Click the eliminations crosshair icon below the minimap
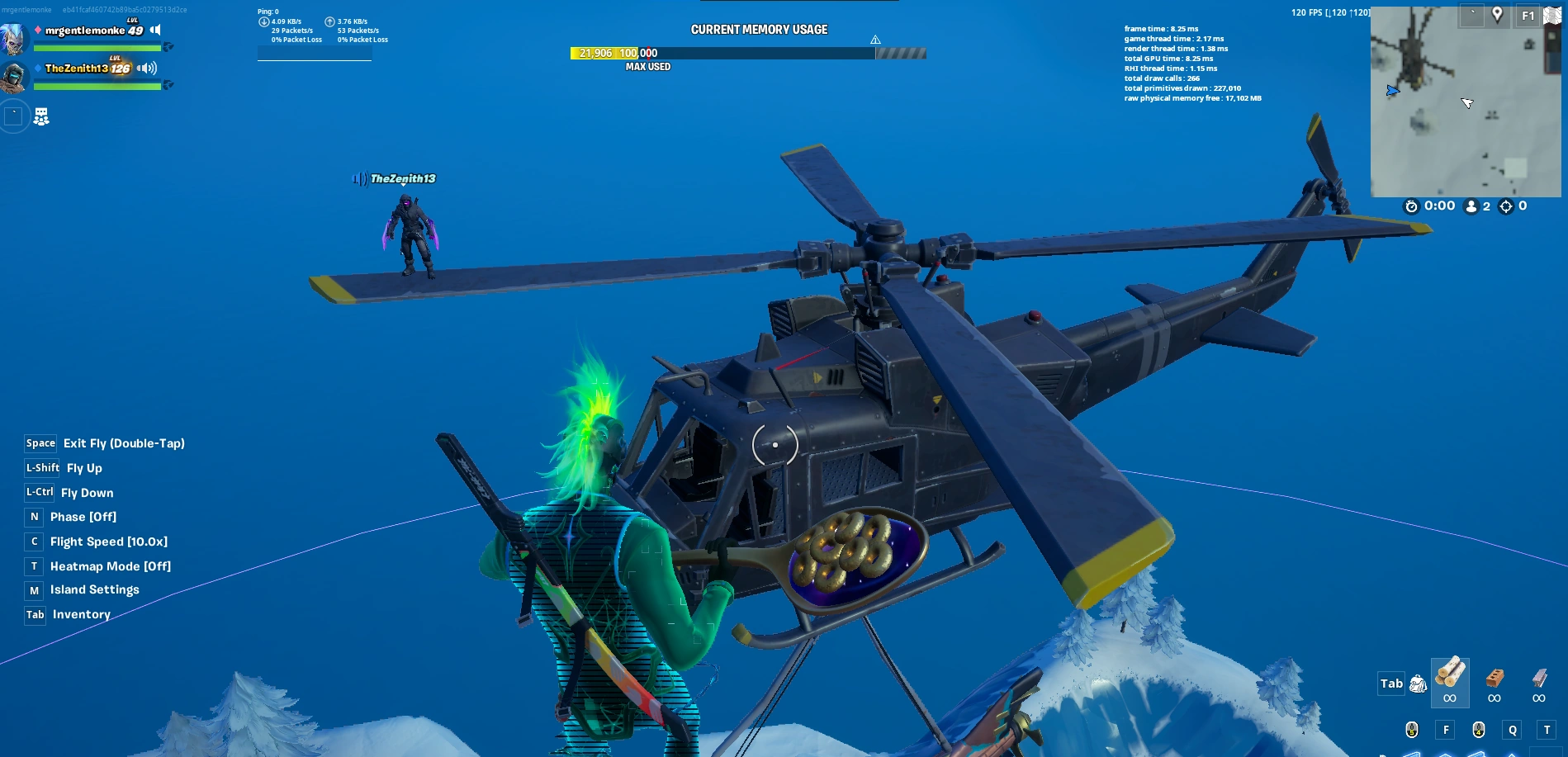 tap(1507, 206)
